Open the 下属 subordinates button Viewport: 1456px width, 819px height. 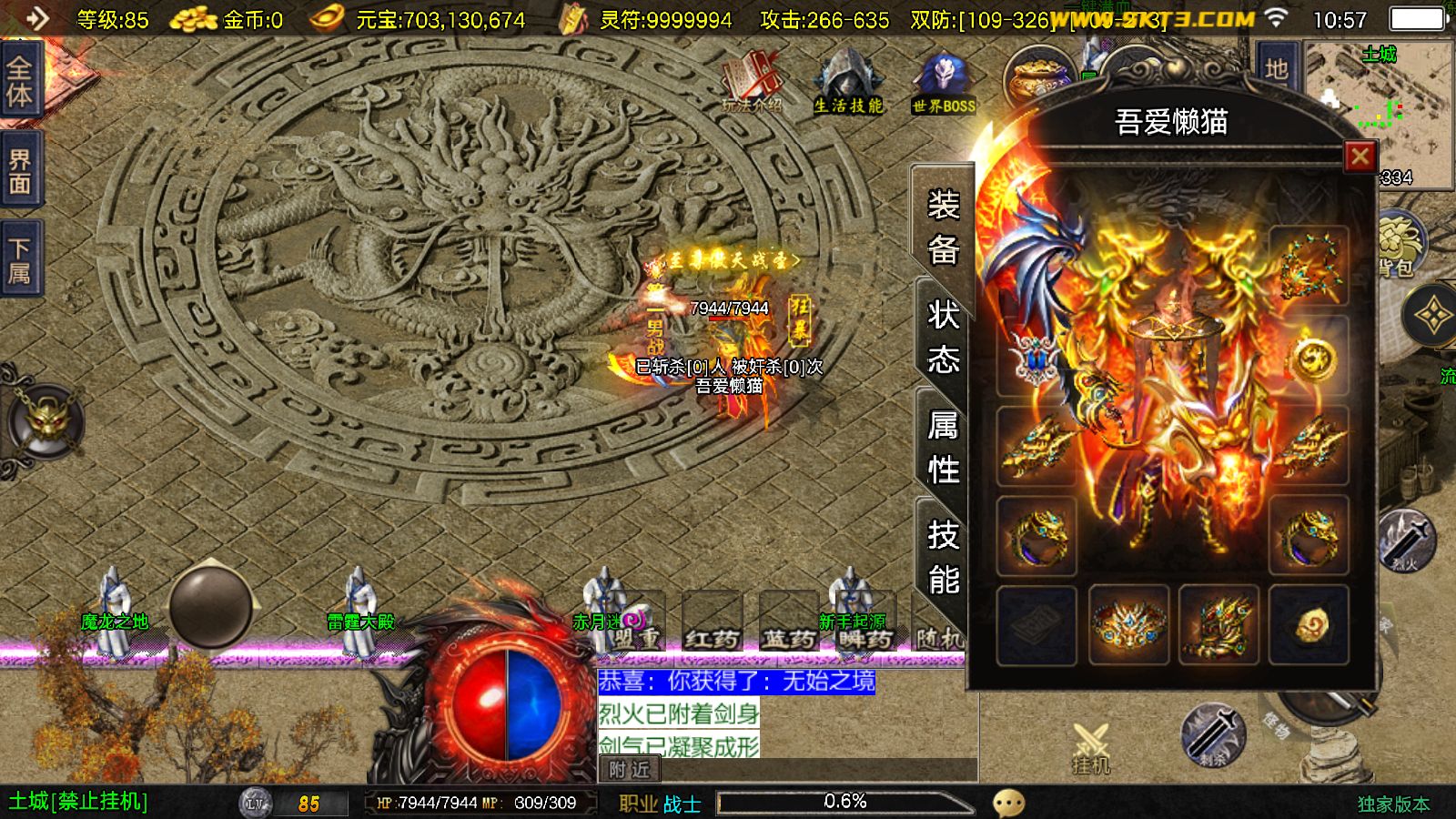(20, 261)
